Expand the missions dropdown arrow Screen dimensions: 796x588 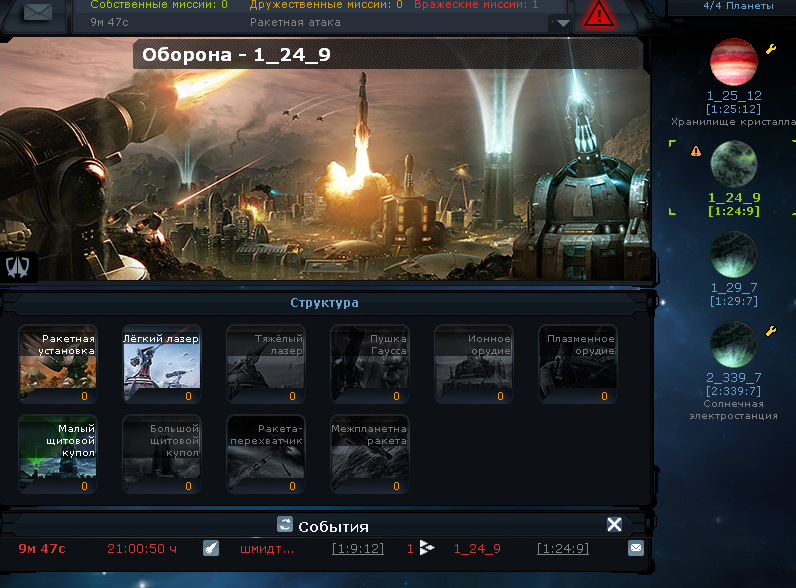[562, 22]
